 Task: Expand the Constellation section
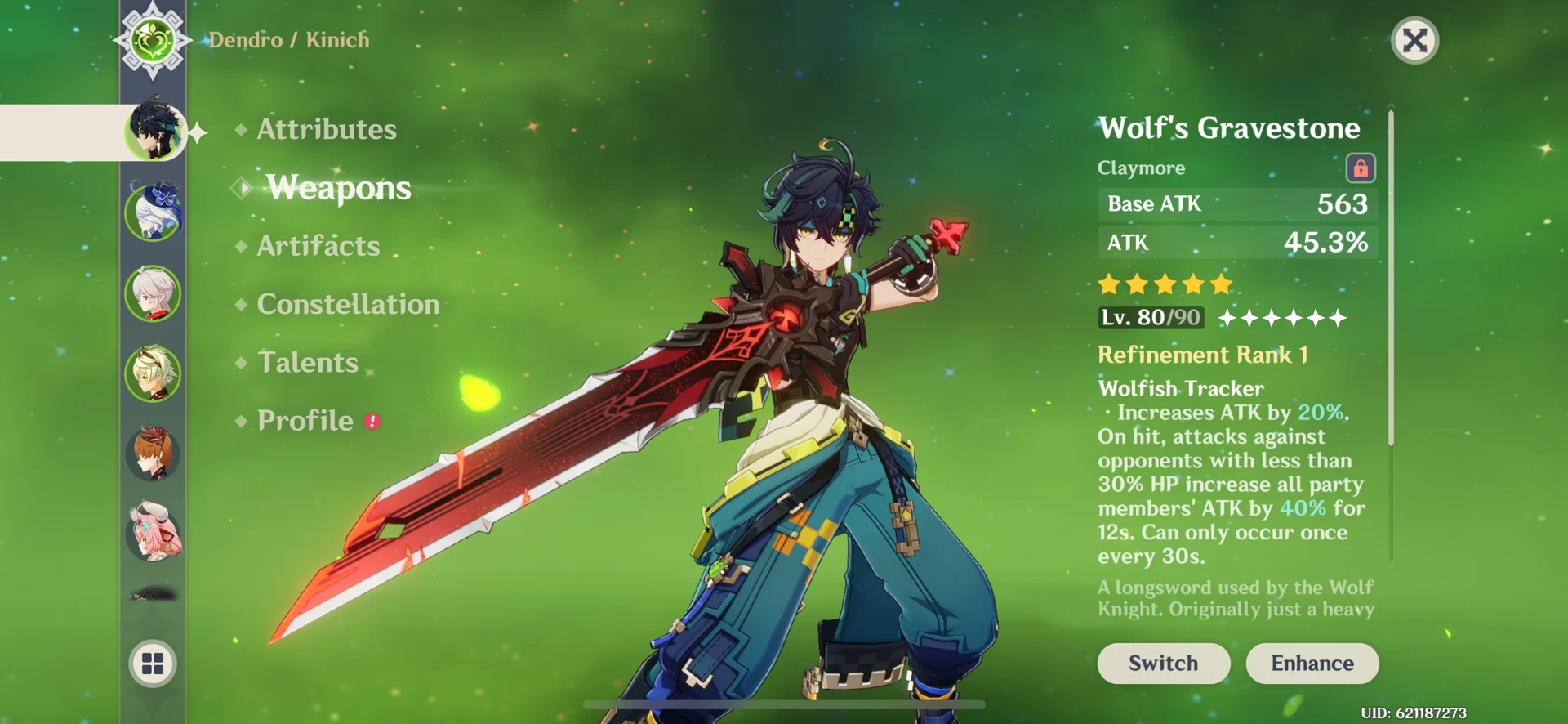[349, 304]
